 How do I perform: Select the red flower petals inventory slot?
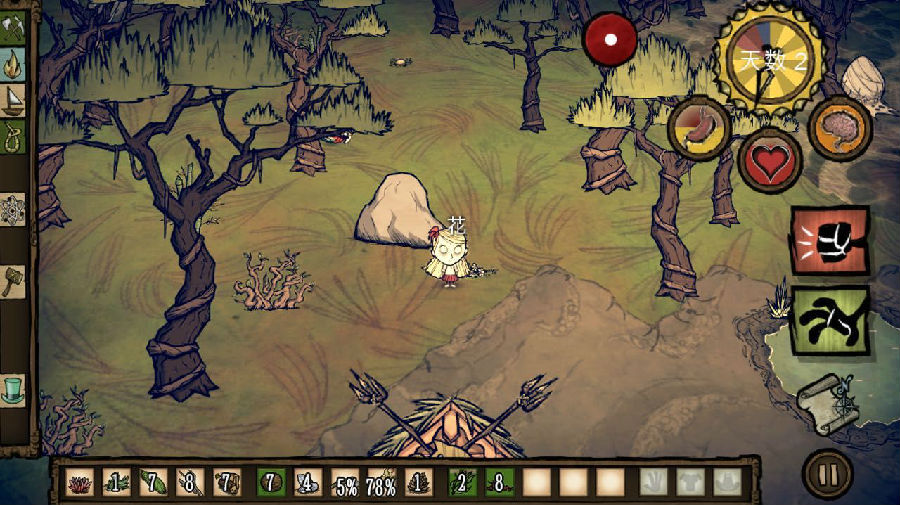tap(80, 483)
